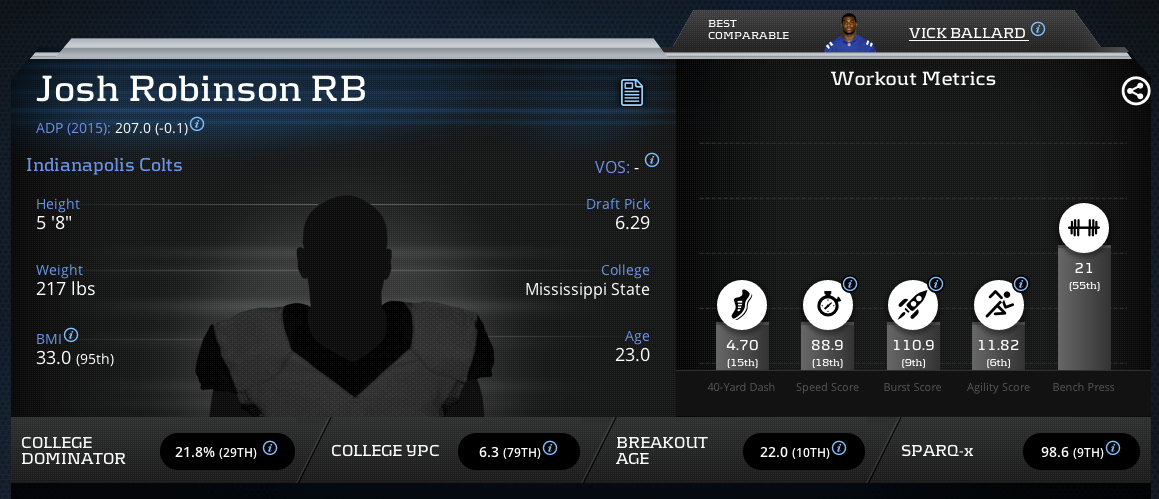Click the info icon next to Vick Ballard
Image resolution: width=1159 pixels, height=499 pixels.
coord(1038,29)
